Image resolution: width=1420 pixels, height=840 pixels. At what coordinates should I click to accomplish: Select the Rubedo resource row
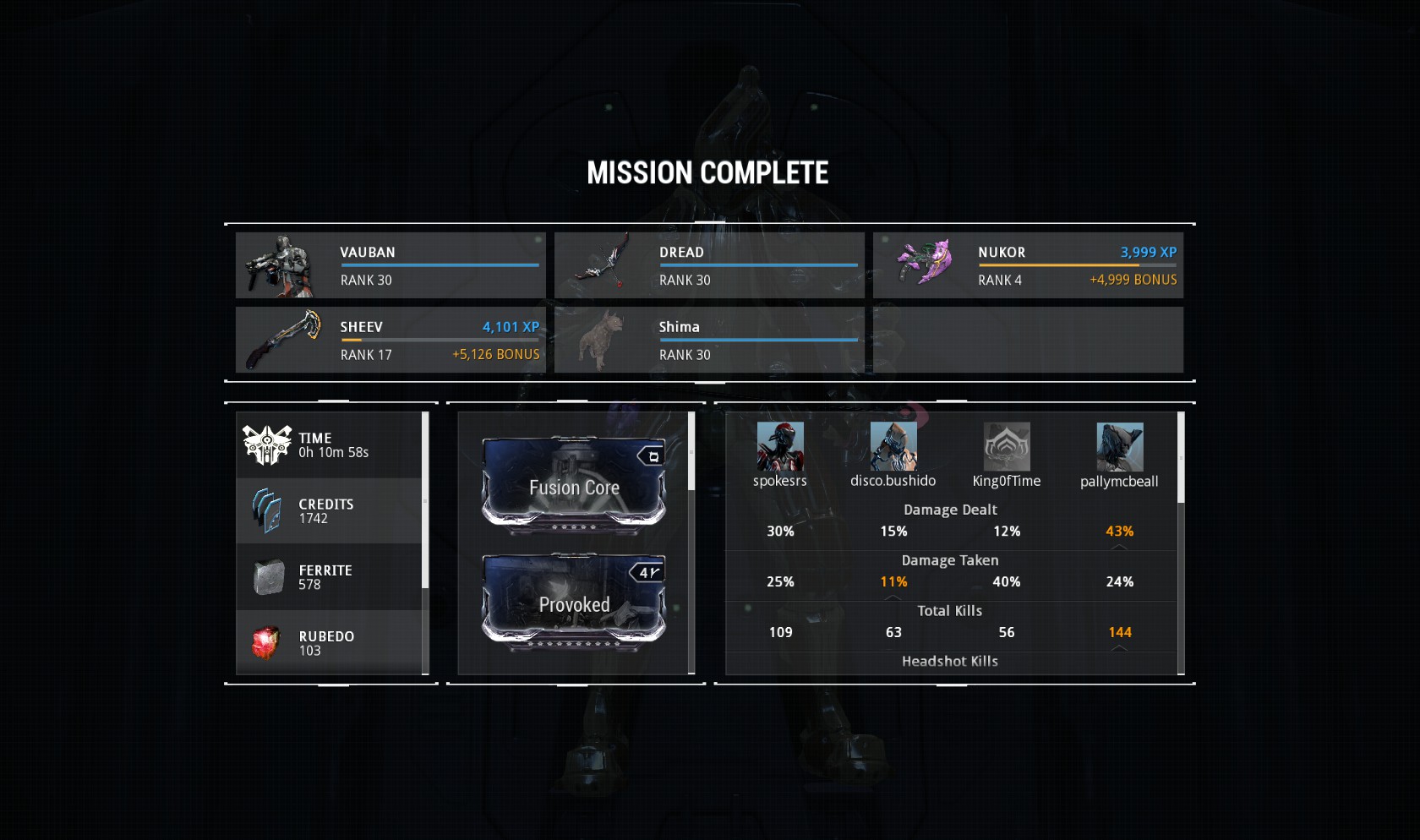tap(329, 643)
